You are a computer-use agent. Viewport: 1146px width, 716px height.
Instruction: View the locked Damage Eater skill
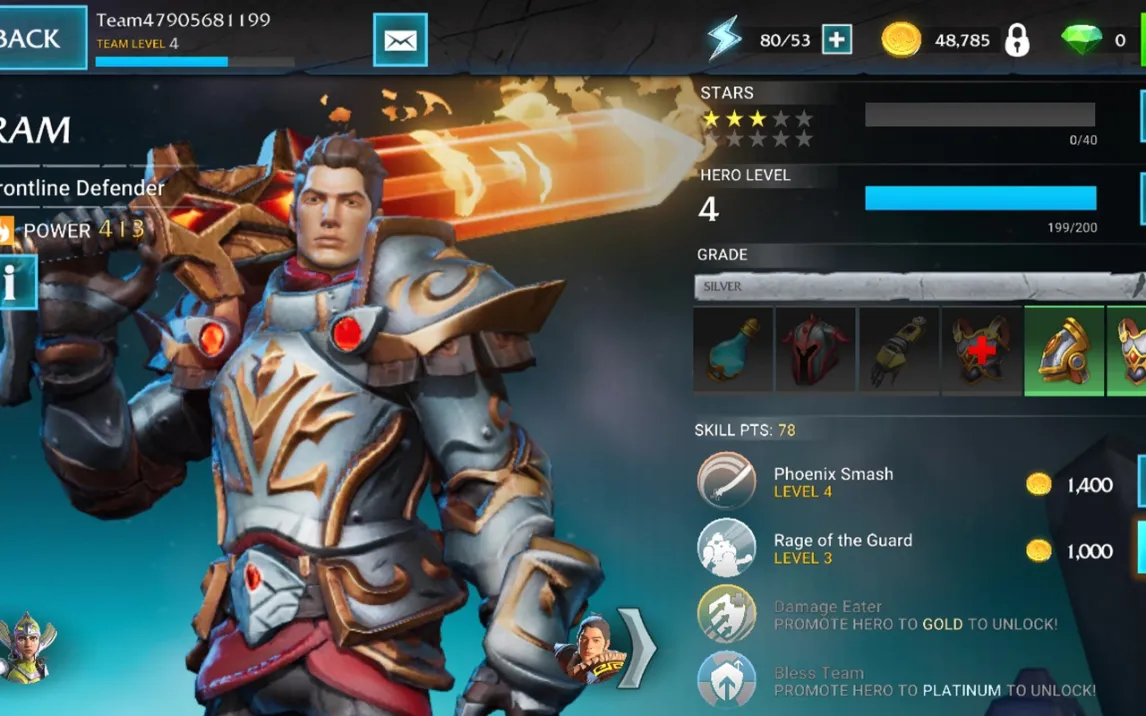727,614
